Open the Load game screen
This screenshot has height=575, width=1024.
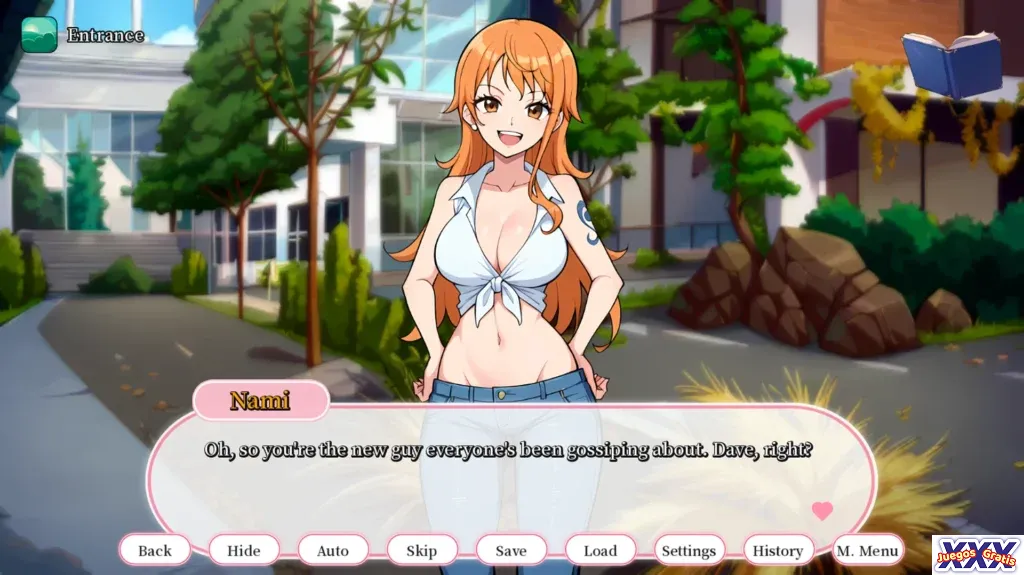click(600, 550)
